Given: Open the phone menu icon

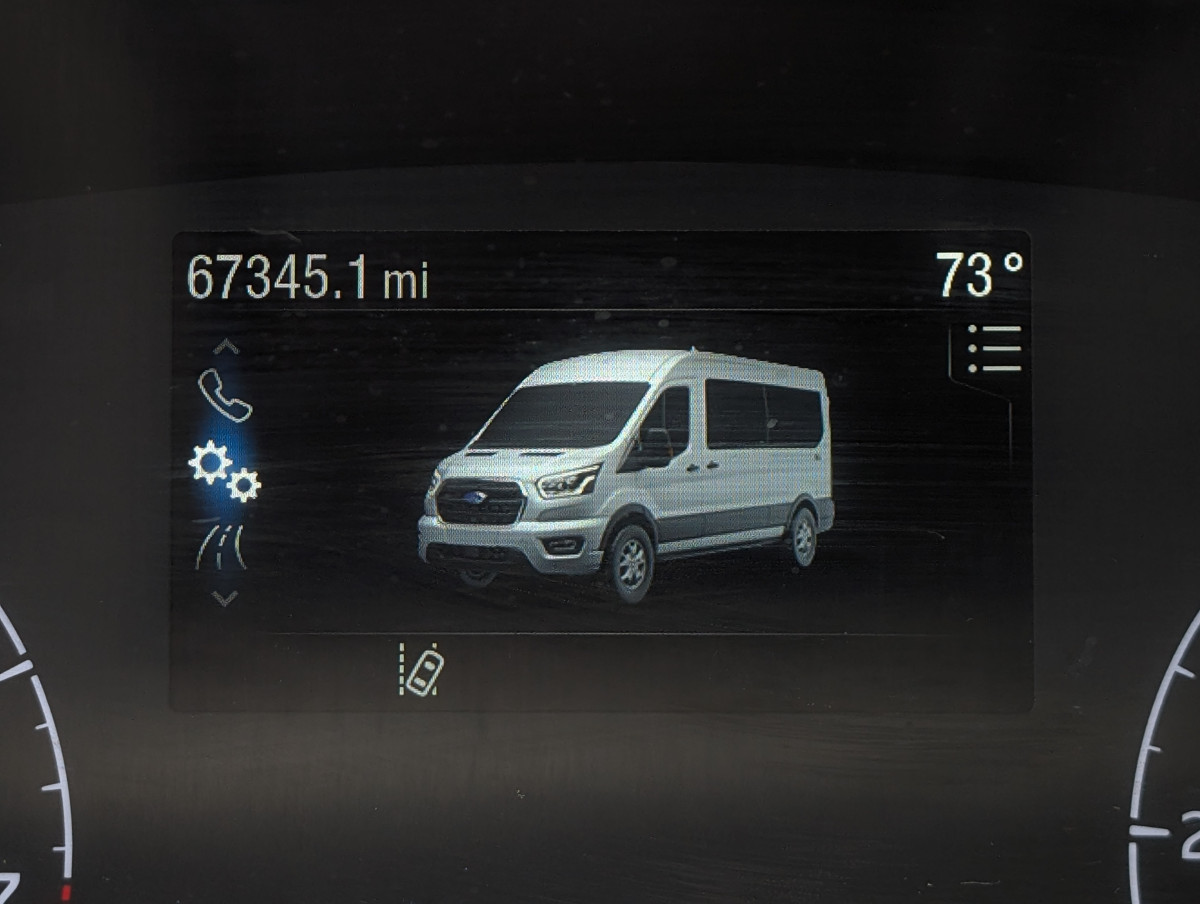Looking at the screenshot, I should pyautogui.click(x=225, y=395).
